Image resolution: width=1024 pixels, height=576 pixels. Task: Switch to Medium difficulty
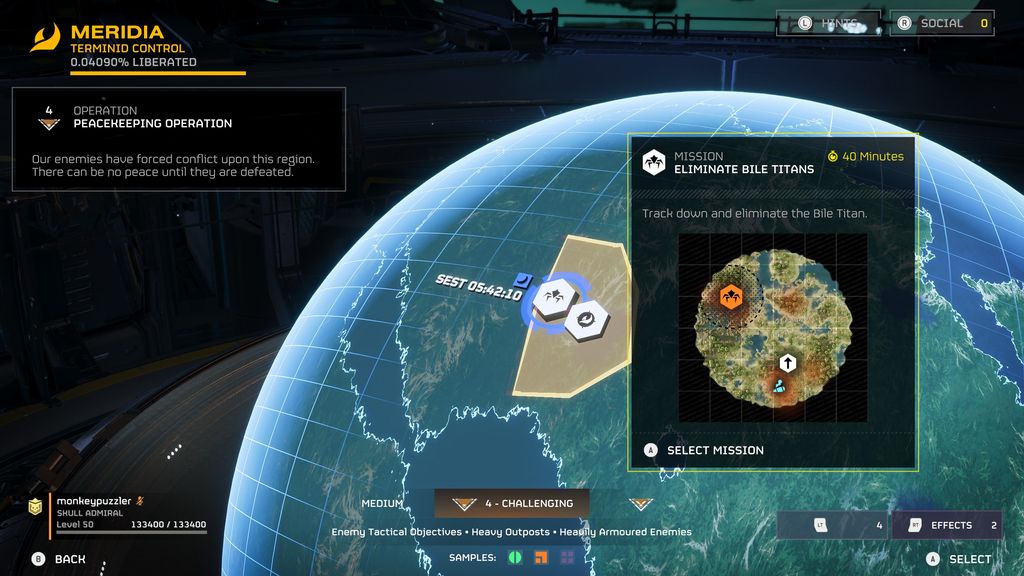point(382,504)
